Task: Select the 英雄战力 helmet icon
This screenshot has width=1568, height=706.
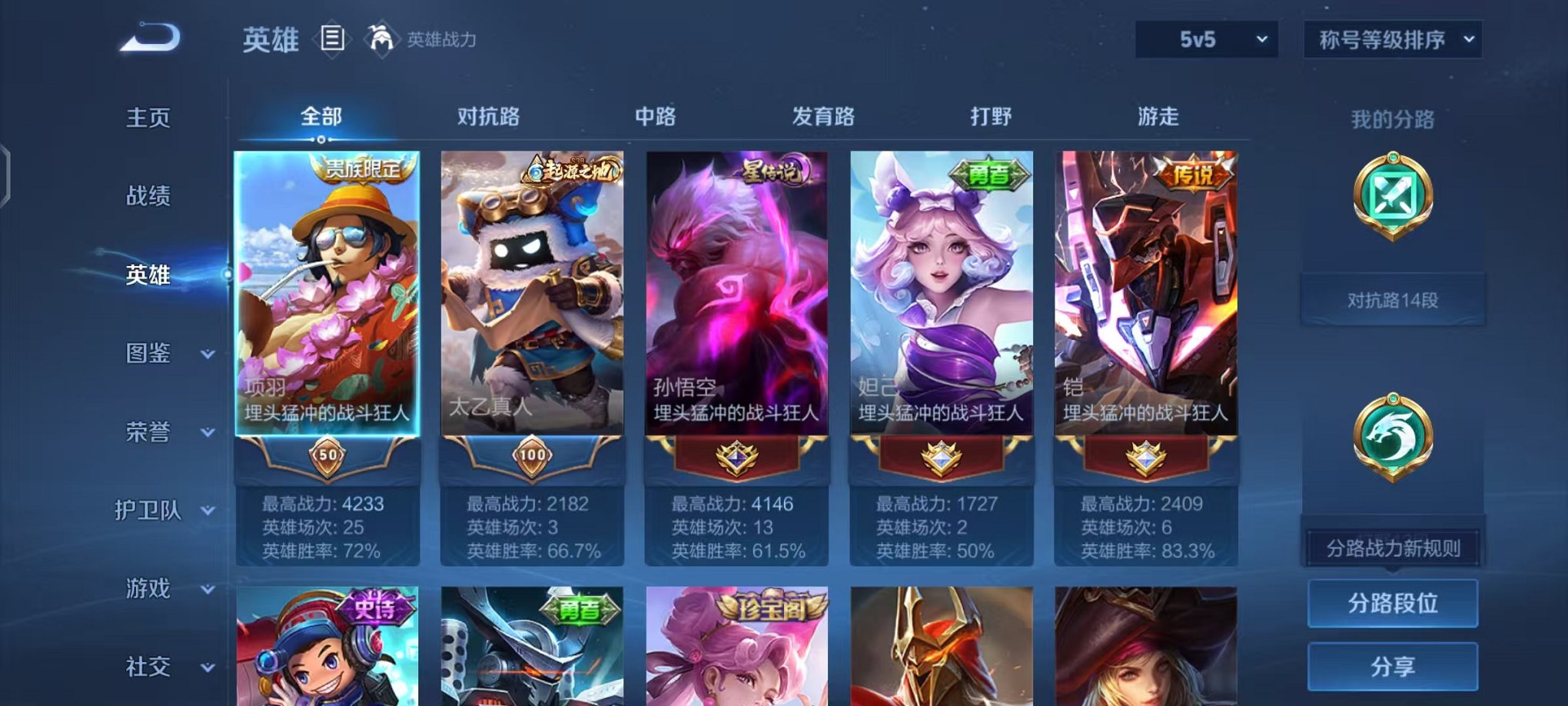Action: coord(380,38)
